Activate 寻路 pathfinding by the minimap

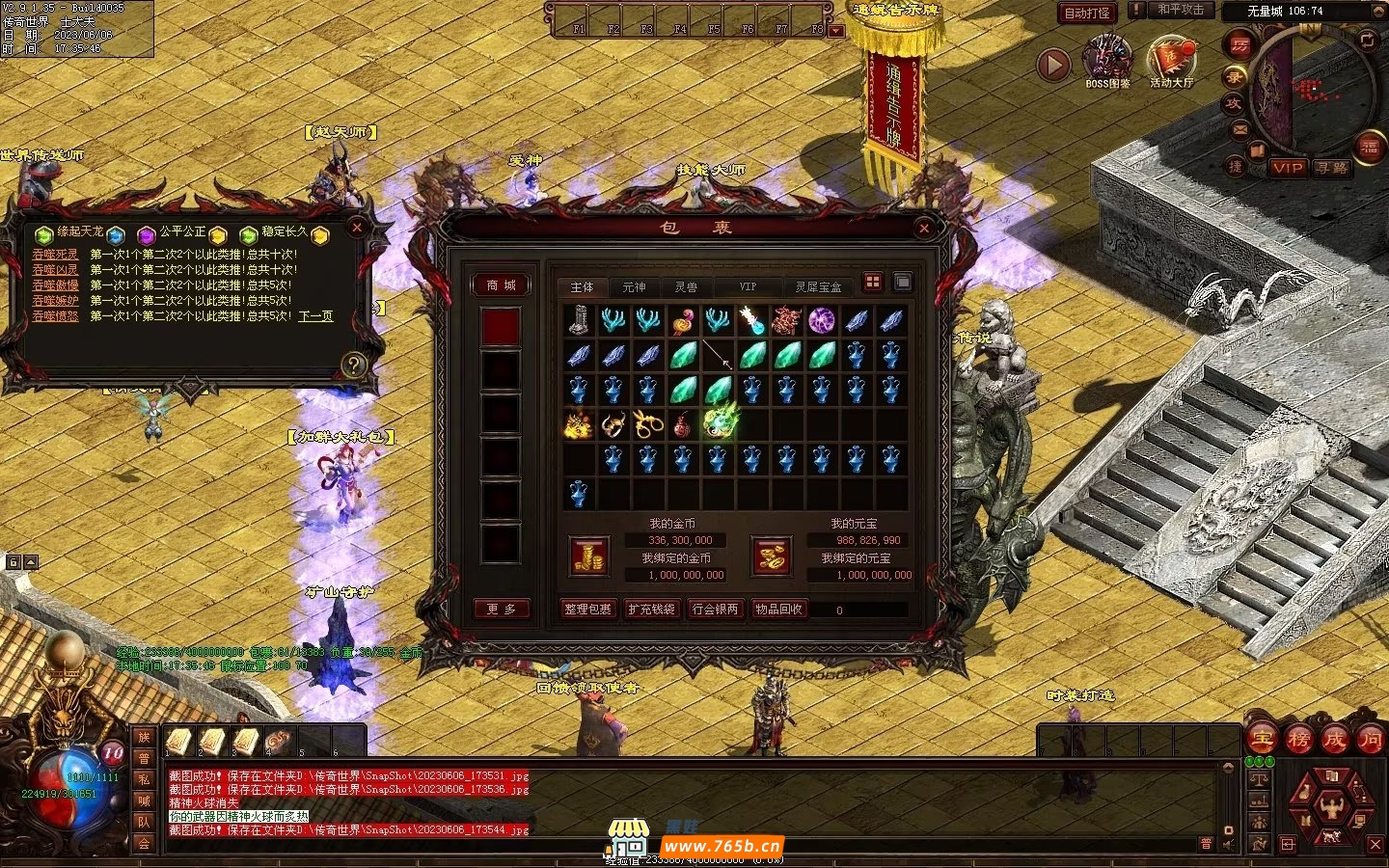pos(1332,168)
